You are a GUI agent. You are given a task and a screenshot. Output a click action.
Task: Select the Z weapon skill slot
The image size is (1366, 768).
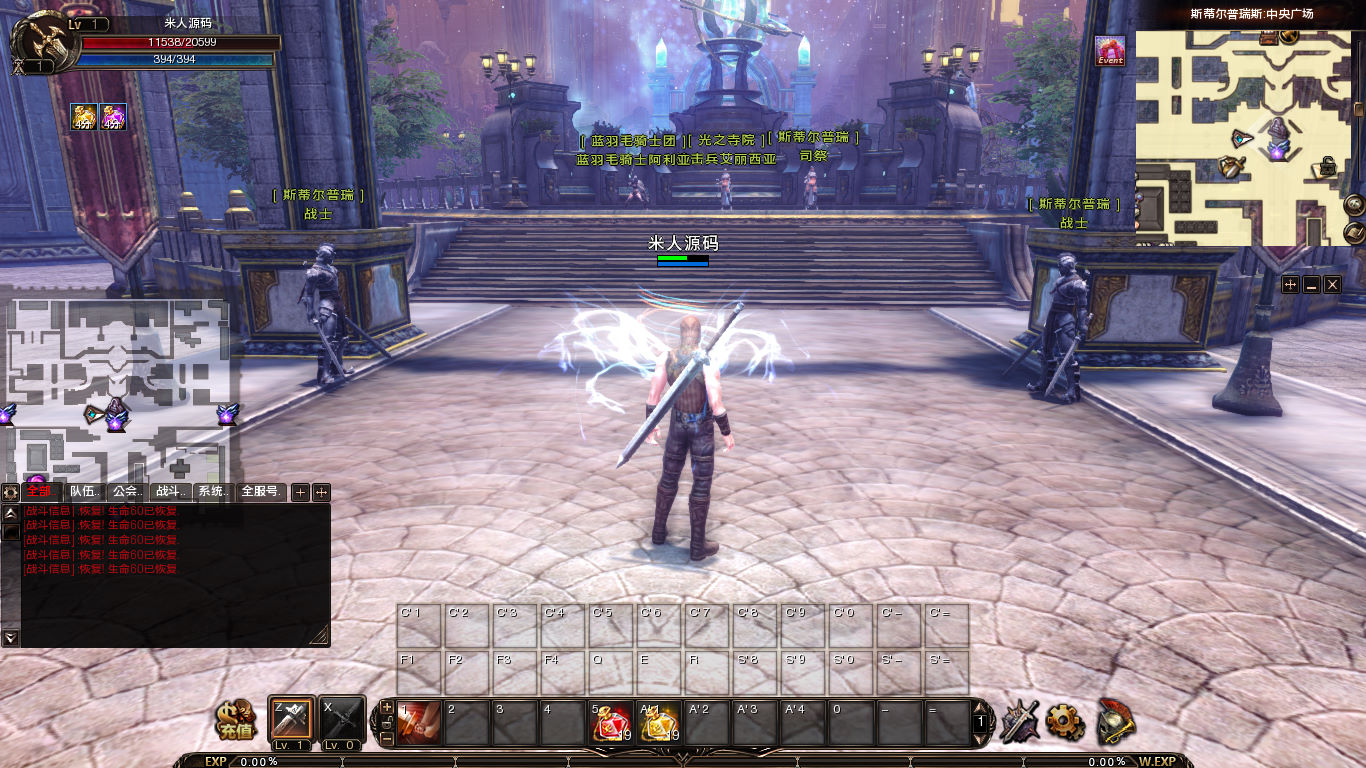(292, 721)
